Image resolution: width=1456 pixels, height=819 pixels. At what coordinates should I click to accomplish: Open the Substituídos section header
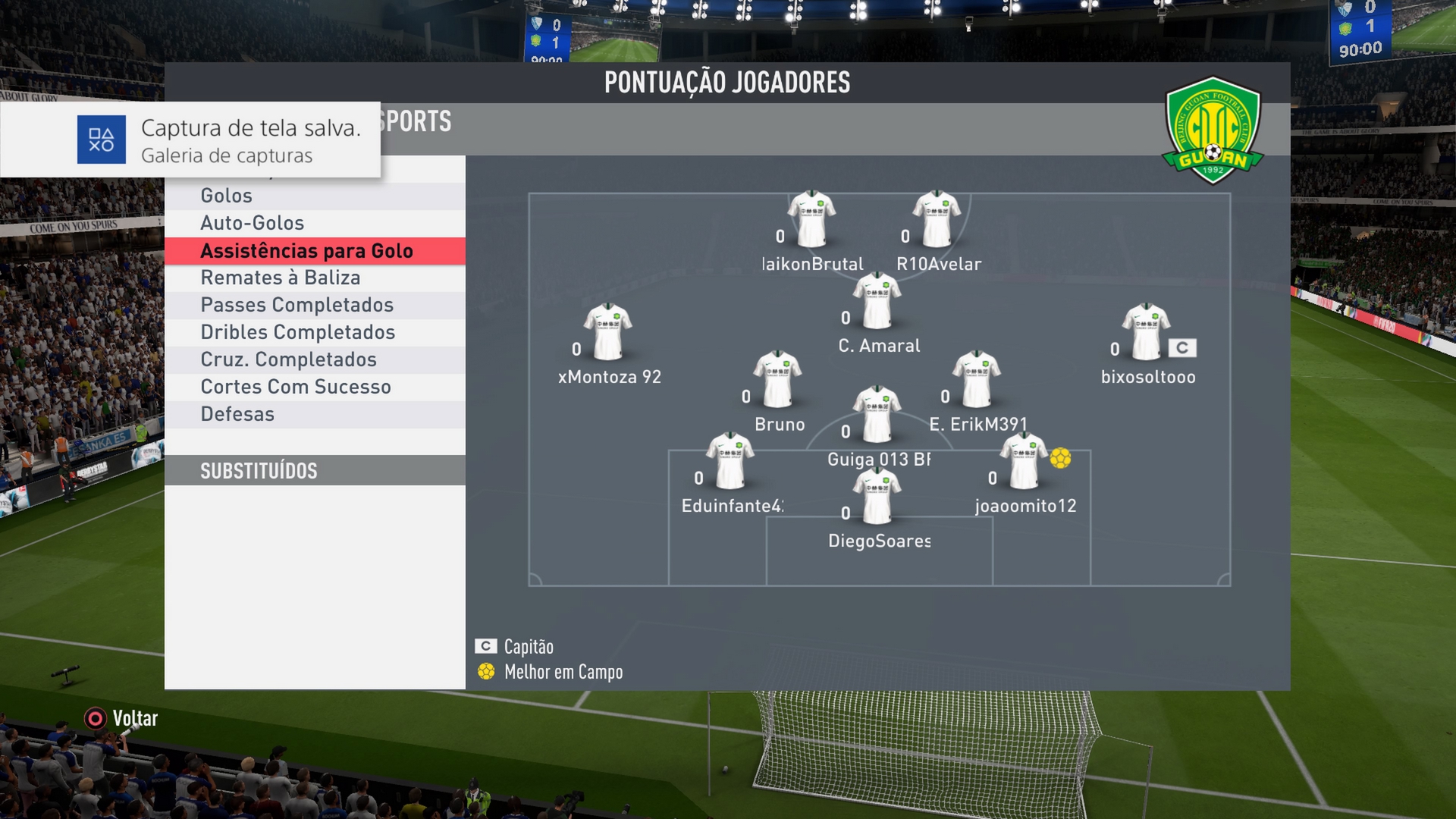tap(314, 471)
